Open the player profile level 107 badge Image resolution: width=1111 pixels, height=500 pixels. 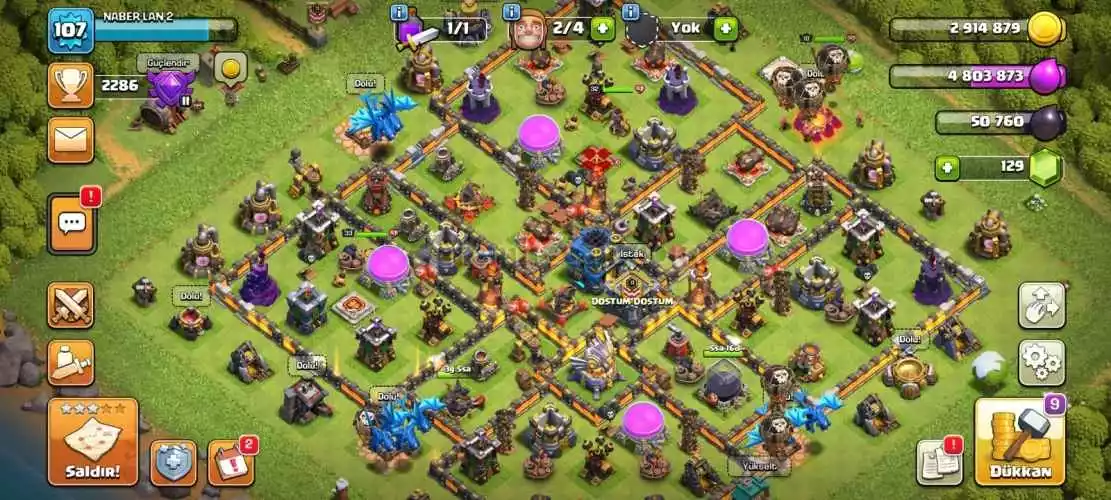[71, 30]
